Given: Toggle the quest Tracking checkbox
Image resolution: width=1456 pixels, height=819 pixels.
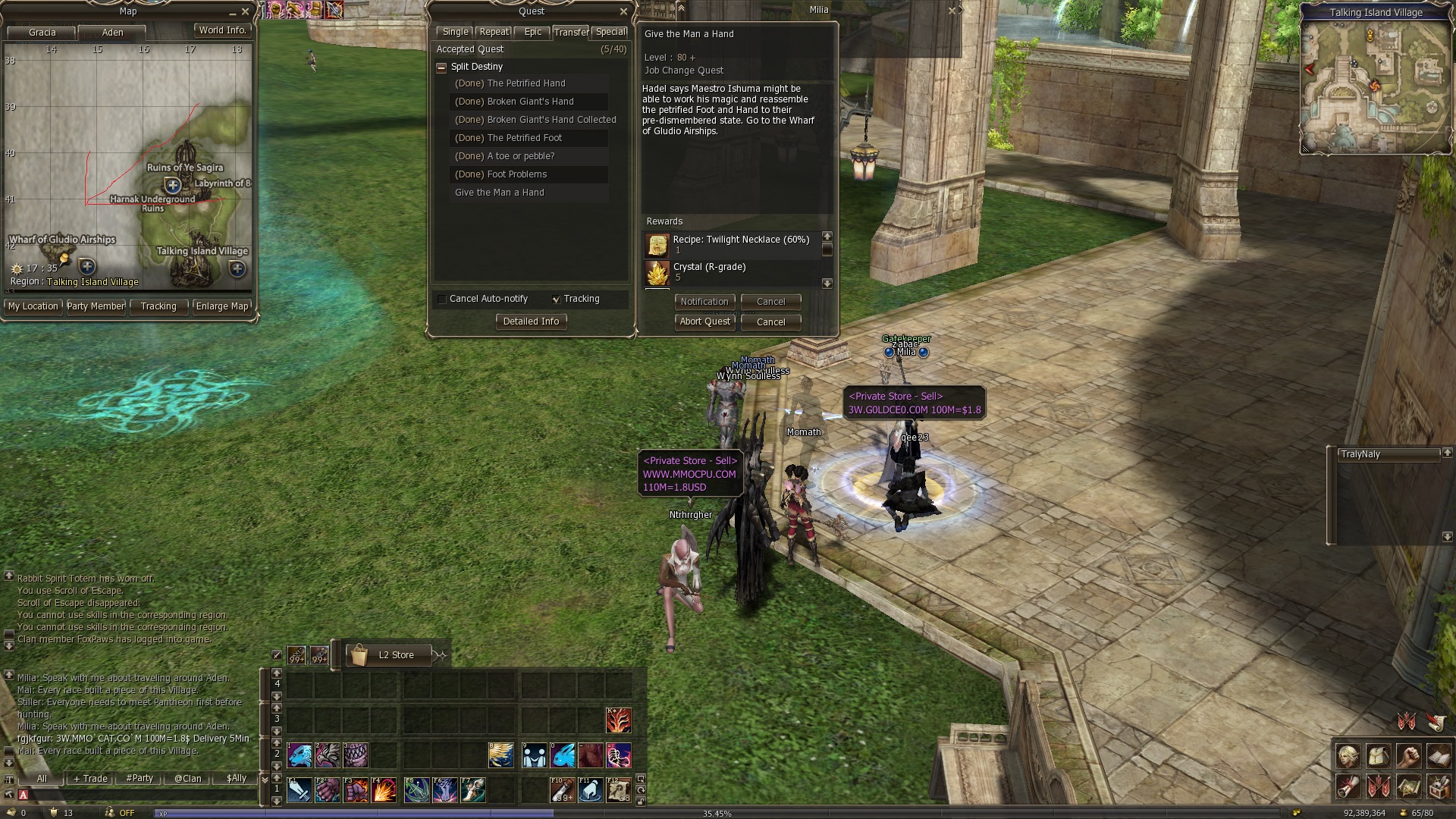Looking at the screenshot, I should [x=557, y=300].
